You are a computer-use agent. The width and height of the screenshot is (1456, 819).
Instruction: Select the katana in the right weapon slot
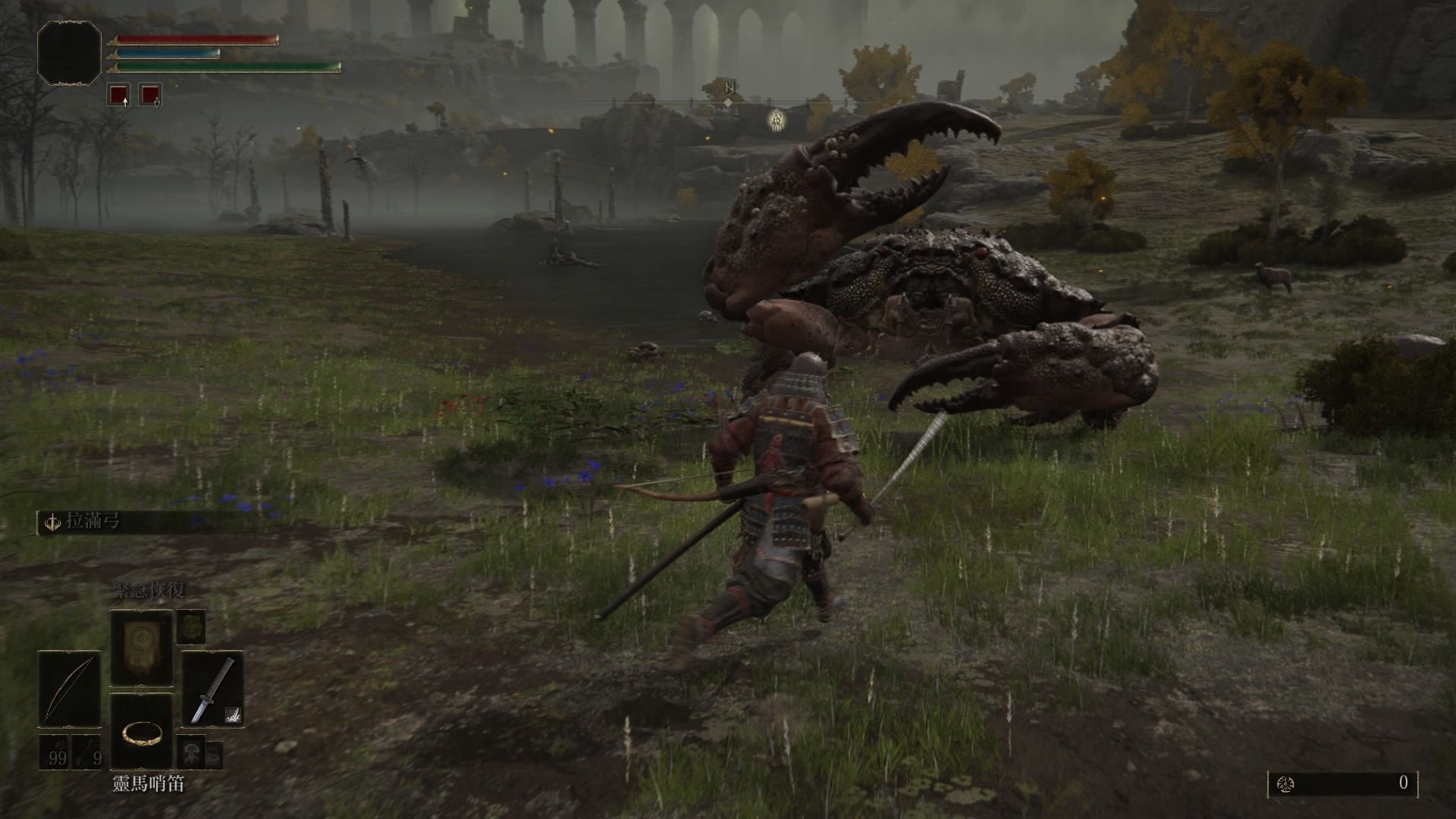[212, 689]
